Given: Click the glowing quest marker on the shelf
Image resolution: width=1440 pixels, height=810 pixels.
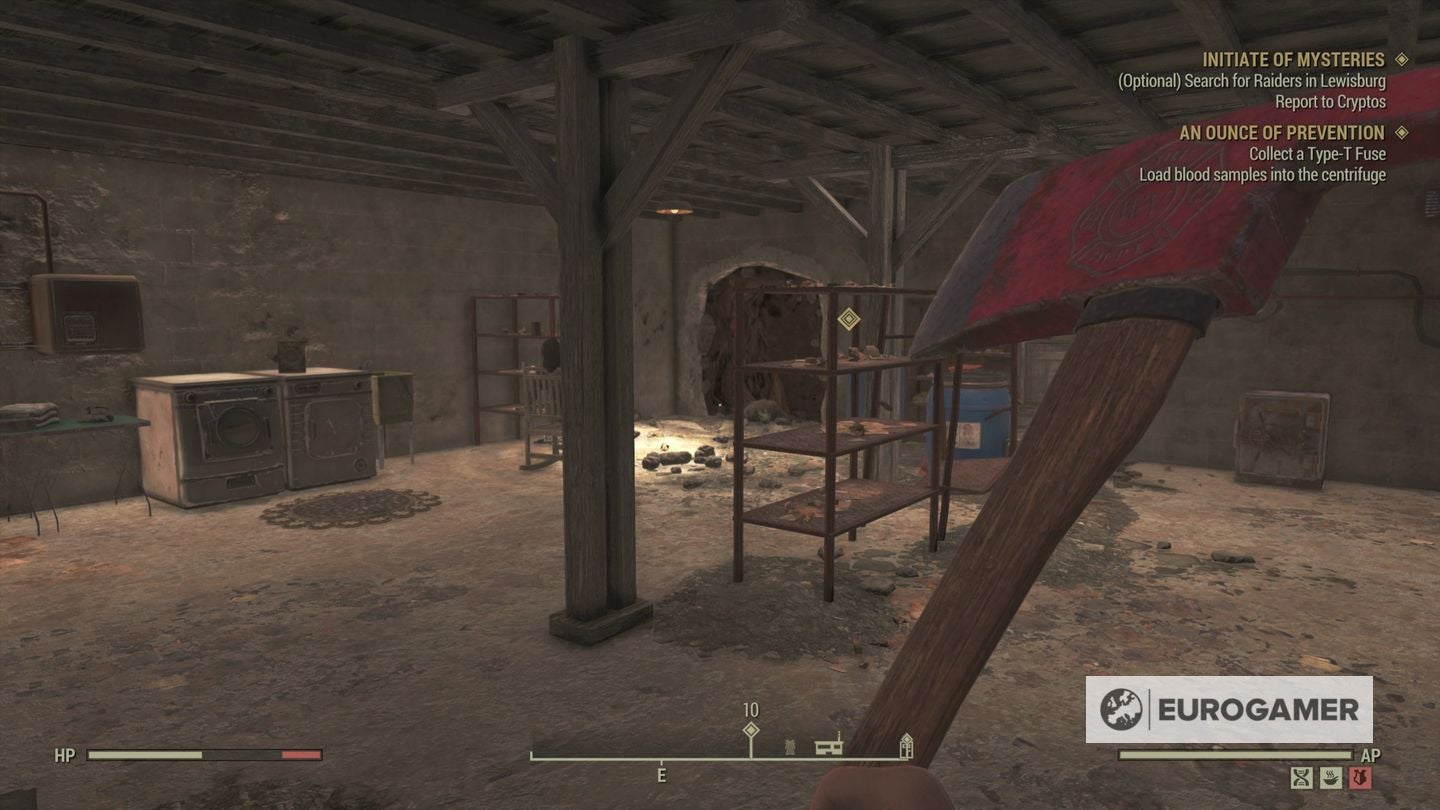Looking at the screenshot, I should pos(849,318).
